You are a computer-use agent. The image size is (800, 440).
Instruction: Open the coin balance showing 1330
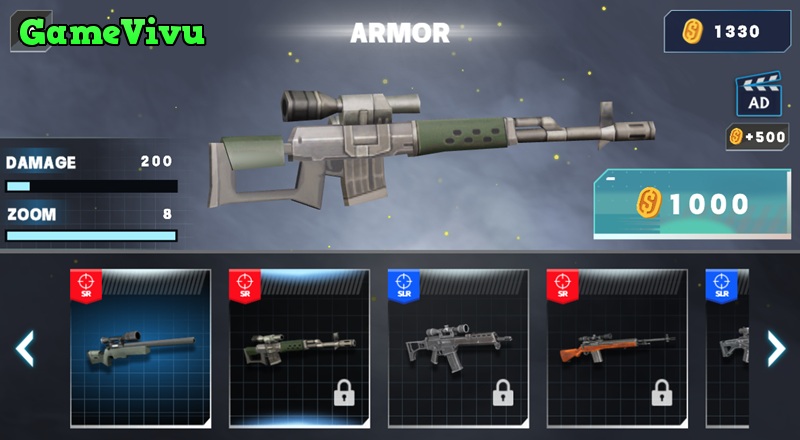tap(726, 32)
